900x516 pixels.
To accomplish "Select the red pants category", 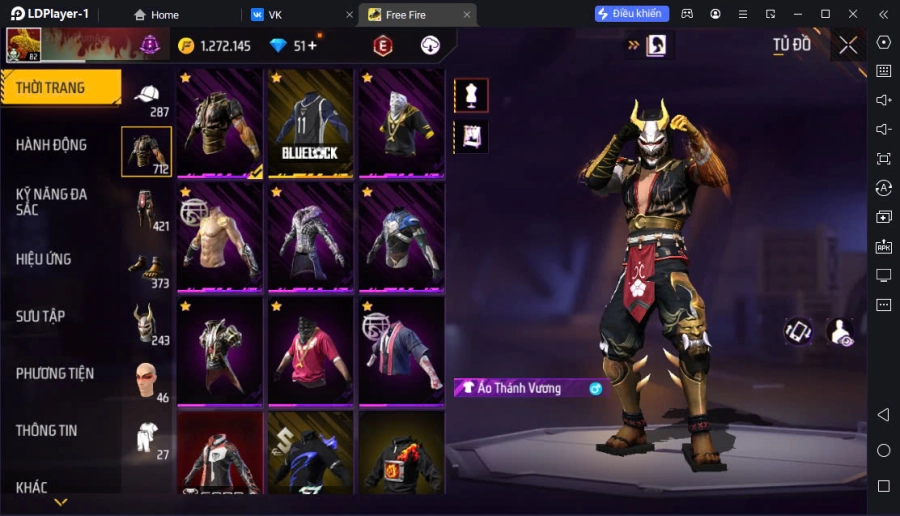I will (146, 207).
